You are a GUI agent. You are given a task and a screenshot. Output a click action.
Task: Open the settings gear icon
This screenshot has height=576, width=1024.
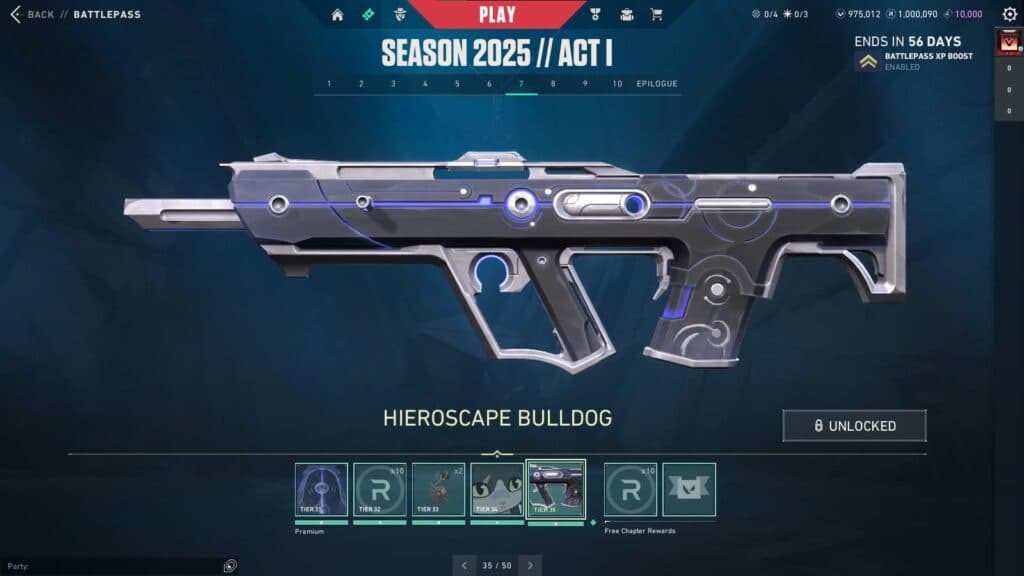(x=1009, y=15)
